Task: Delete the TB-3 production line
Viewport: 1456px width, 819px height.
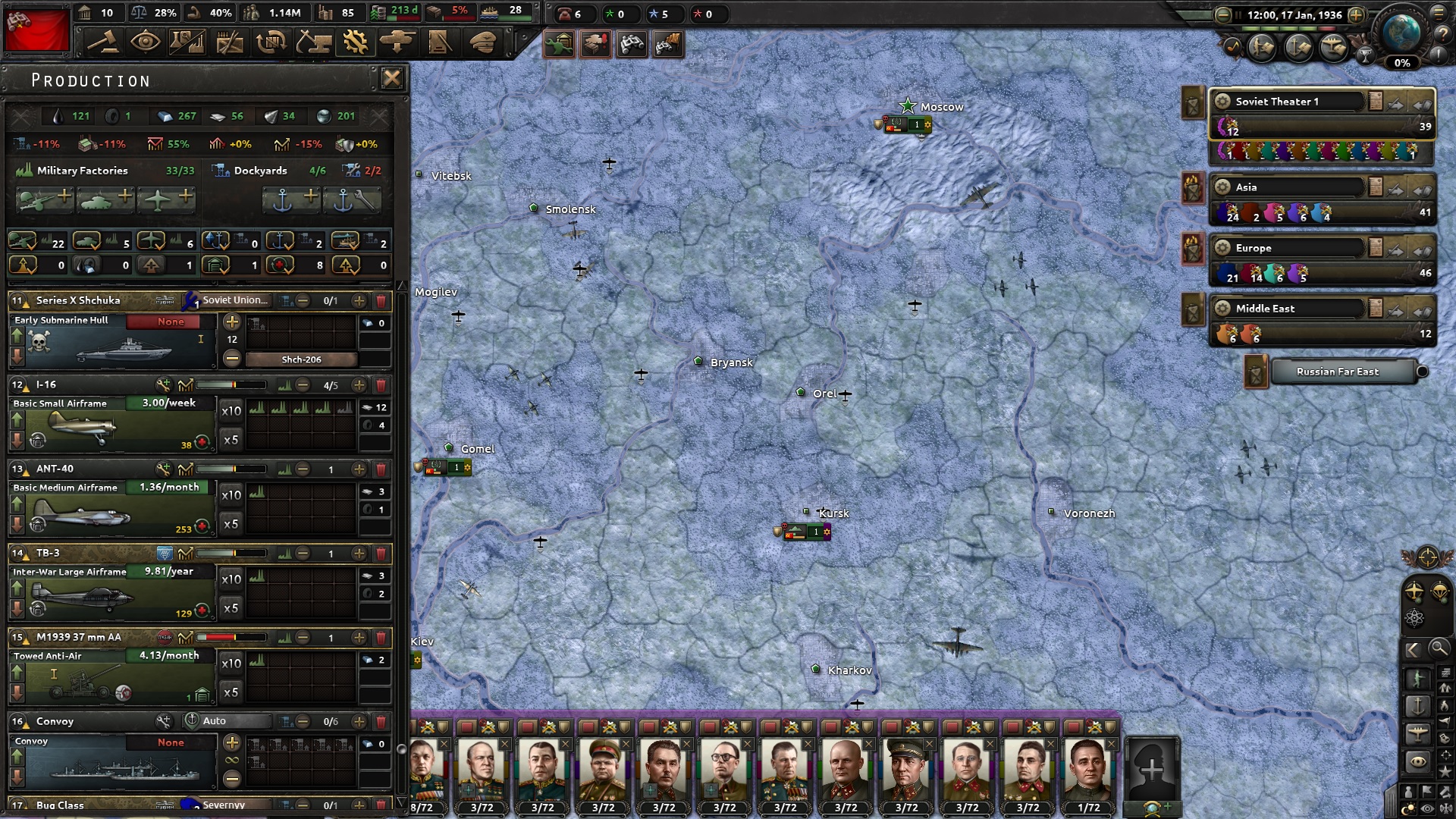Action: 380,554
